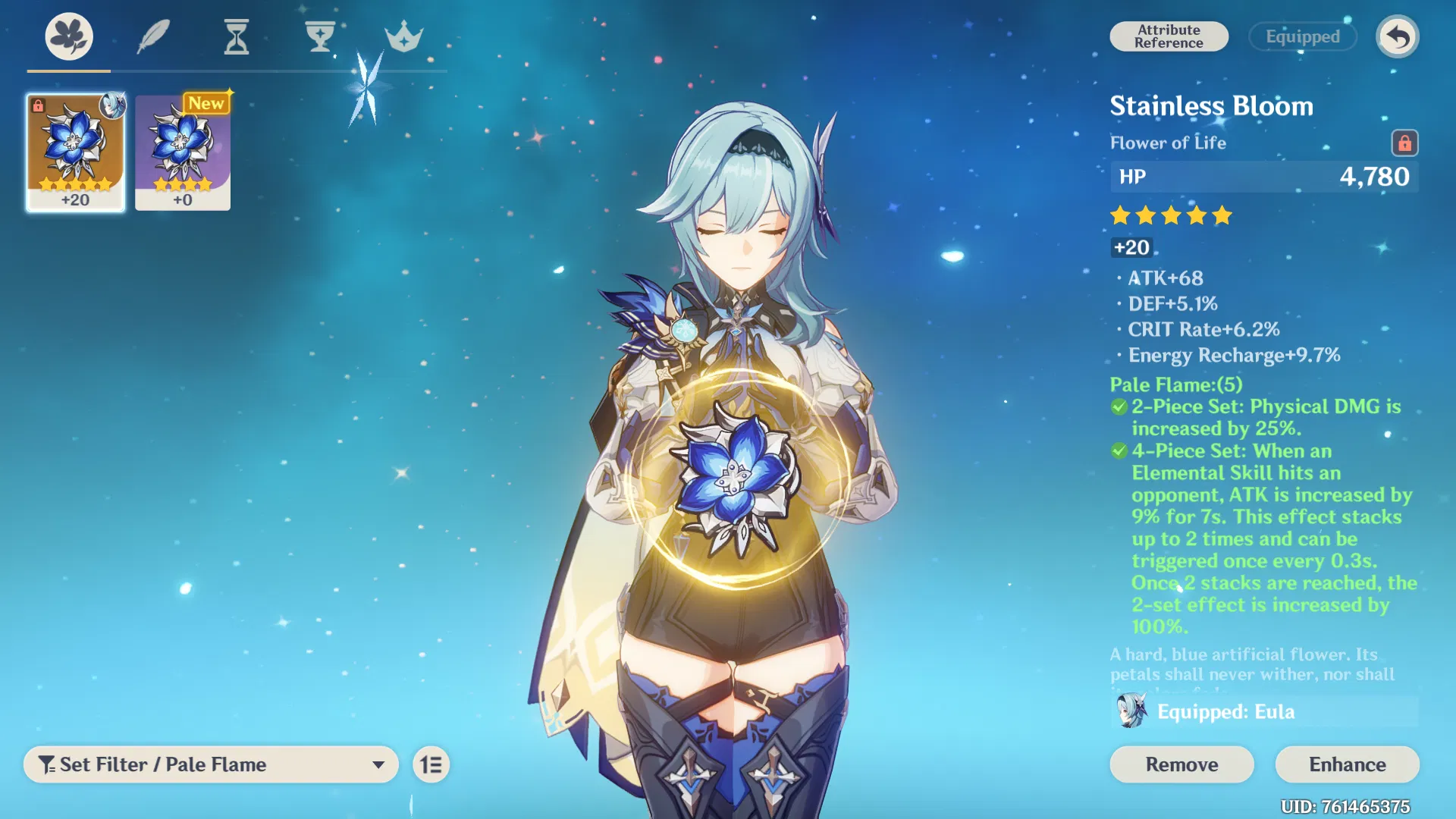Switch to the Plume of Death category icon
Image resolution: width=1456 pixels, height=819 pixels.
click(x=154, y=36)
